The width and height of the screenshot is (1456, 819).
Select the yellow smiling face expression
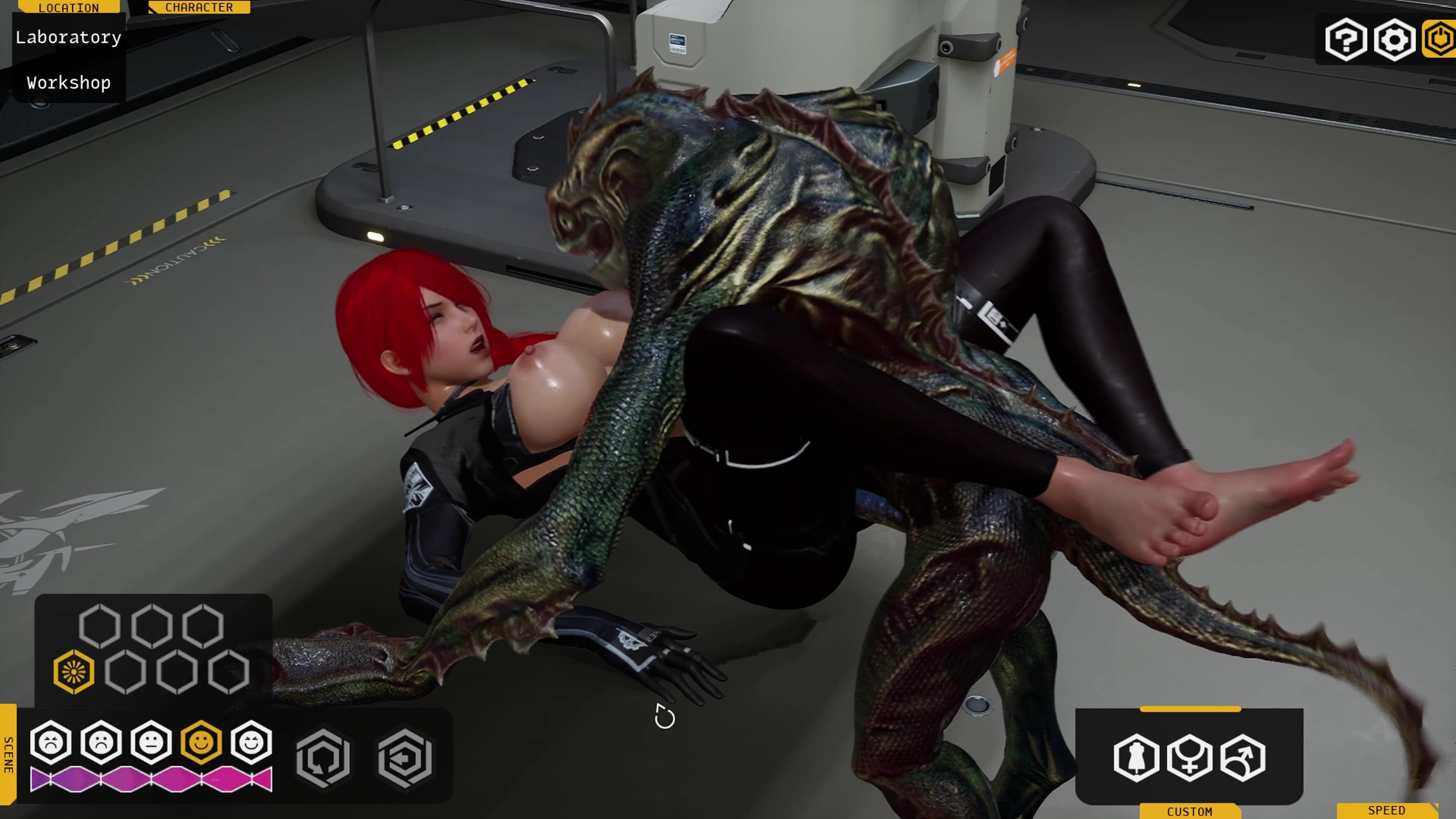coord(201,742)
